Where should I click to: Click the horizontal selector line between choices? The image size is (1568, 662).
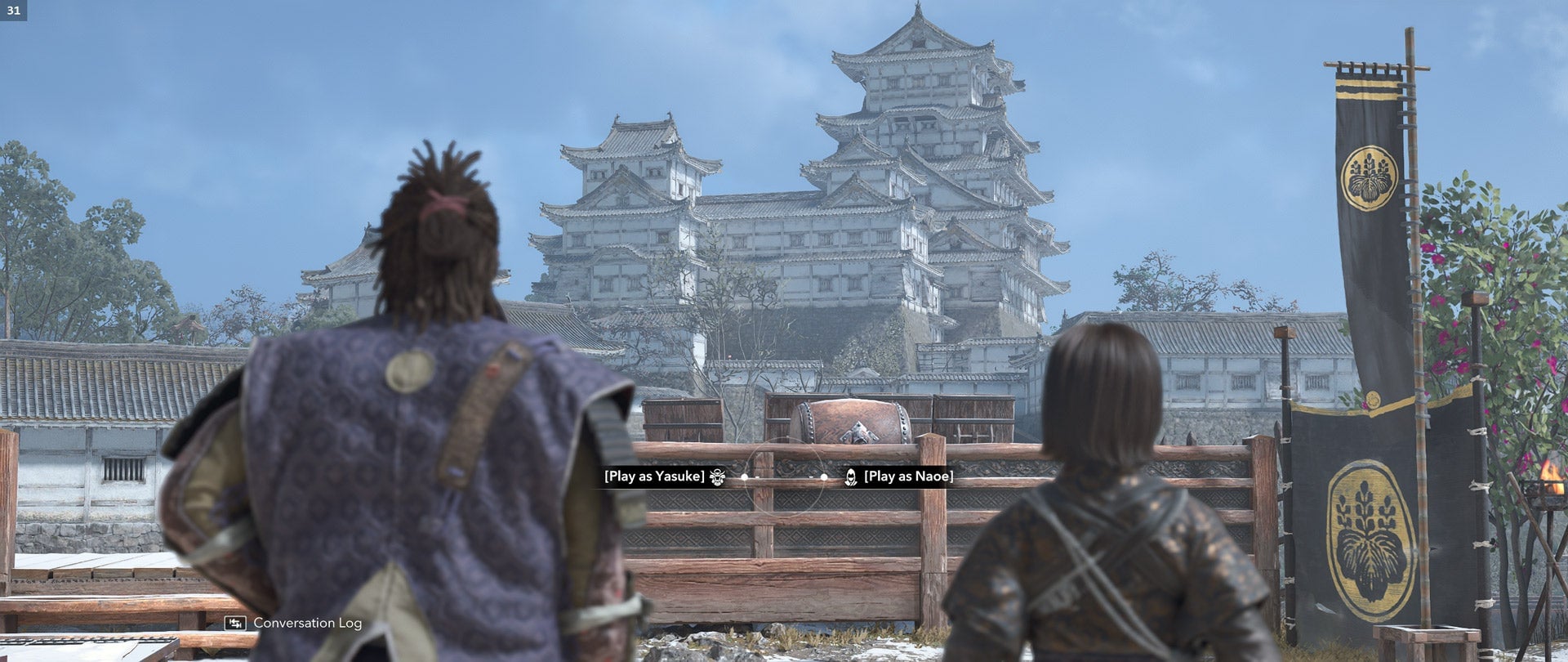(x=786, y=479)
